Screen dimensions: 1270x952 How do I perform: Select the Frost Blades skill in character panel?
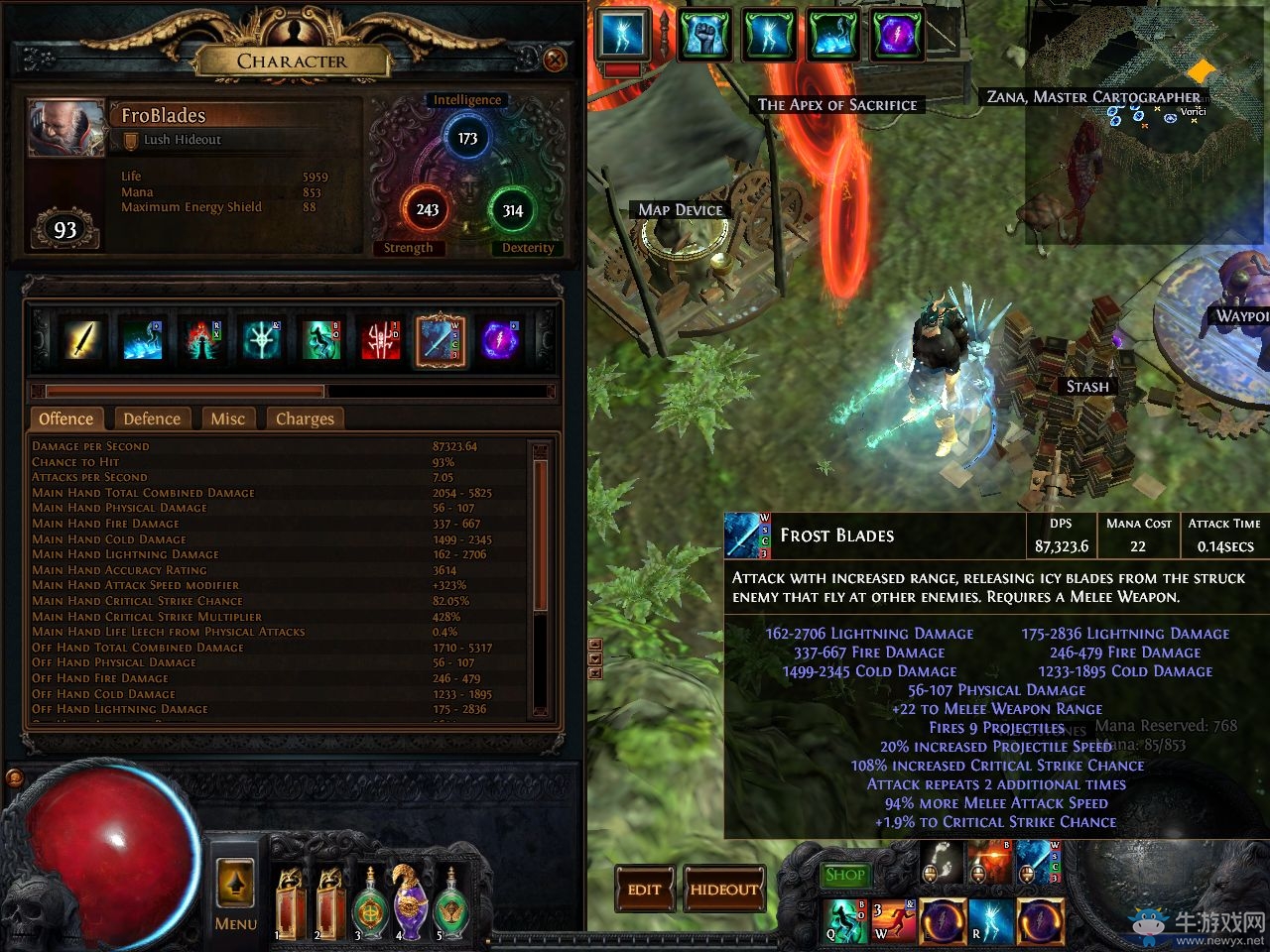[x=441, y=340]
